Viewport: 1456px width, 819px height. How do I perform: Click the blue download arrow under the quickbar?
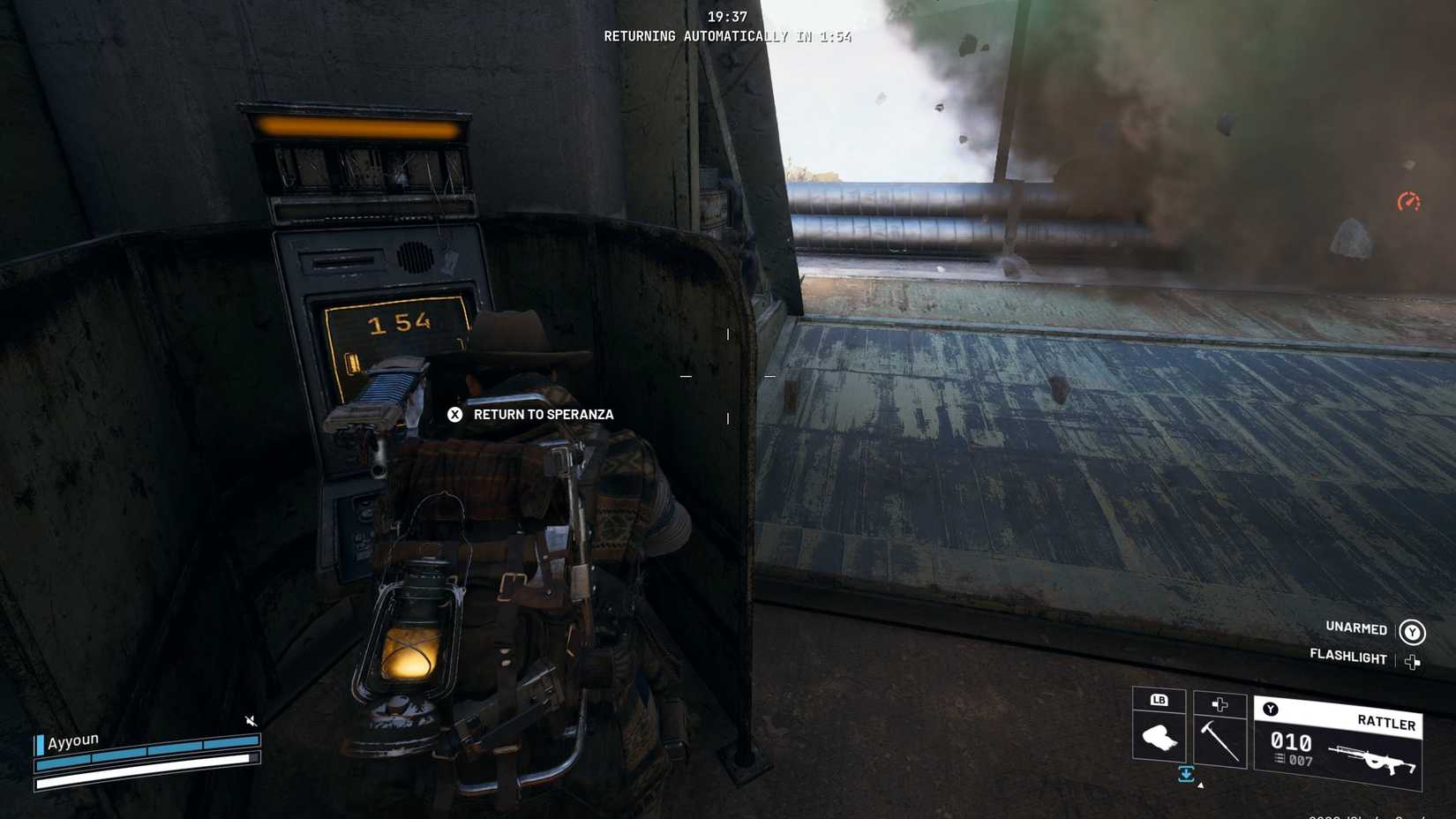coord(1186,774)
